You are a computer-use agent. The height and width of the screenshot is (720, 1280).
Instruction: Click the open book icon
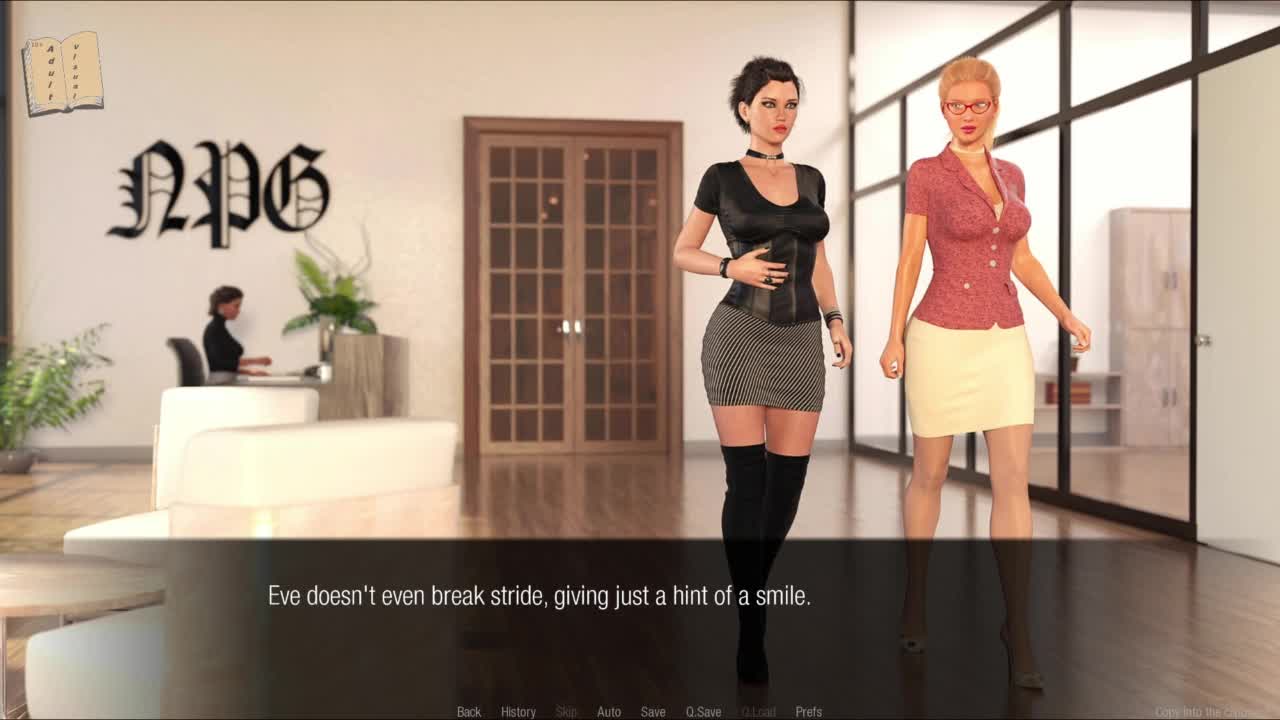click(63, 73)
